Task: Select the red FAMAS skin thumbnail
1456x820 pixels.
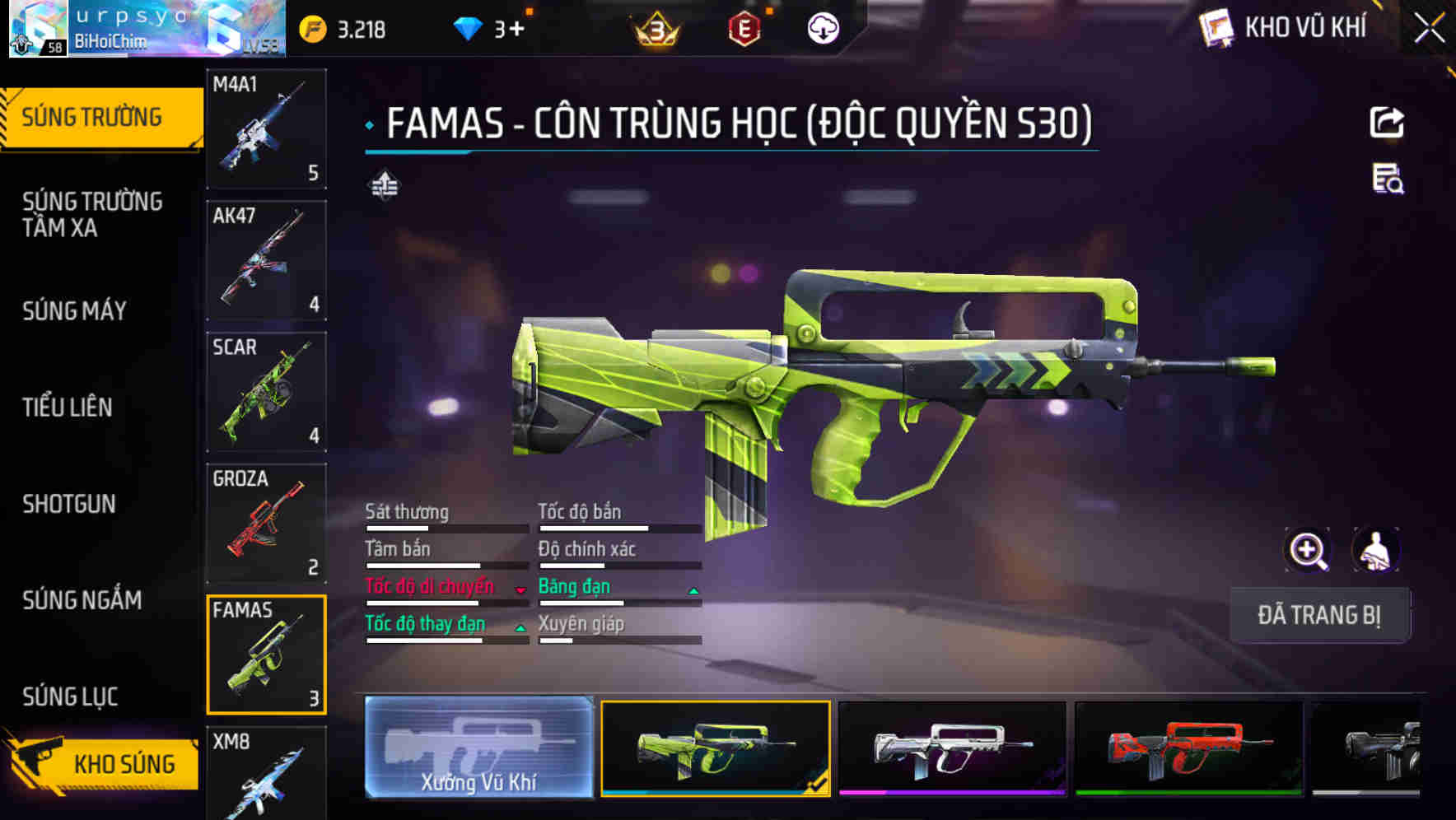Action: 1188,749
